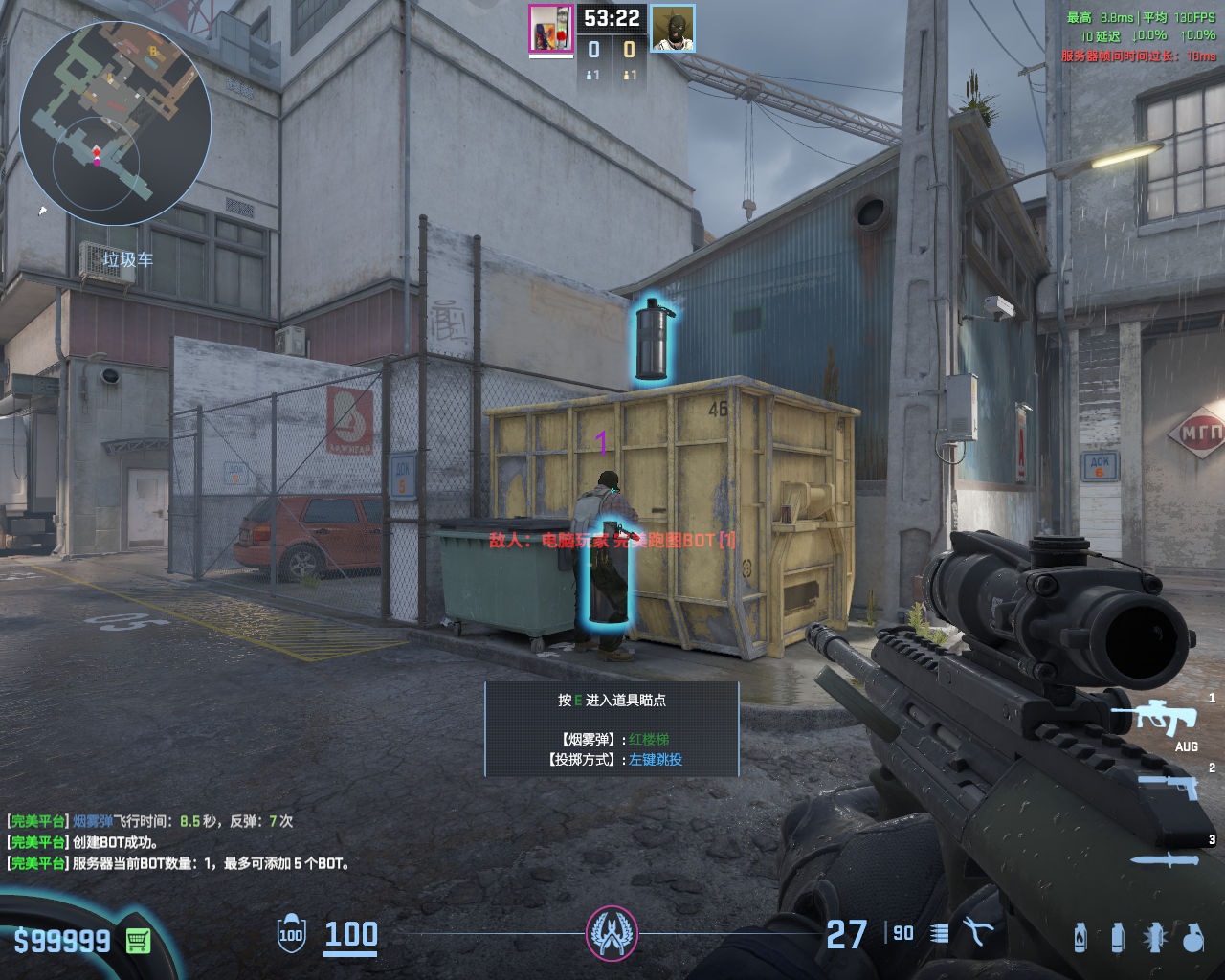This screenshot has height=980, width=1225.
Task: Select the smoke grenade icon
Action: (x=1117, y=938)
